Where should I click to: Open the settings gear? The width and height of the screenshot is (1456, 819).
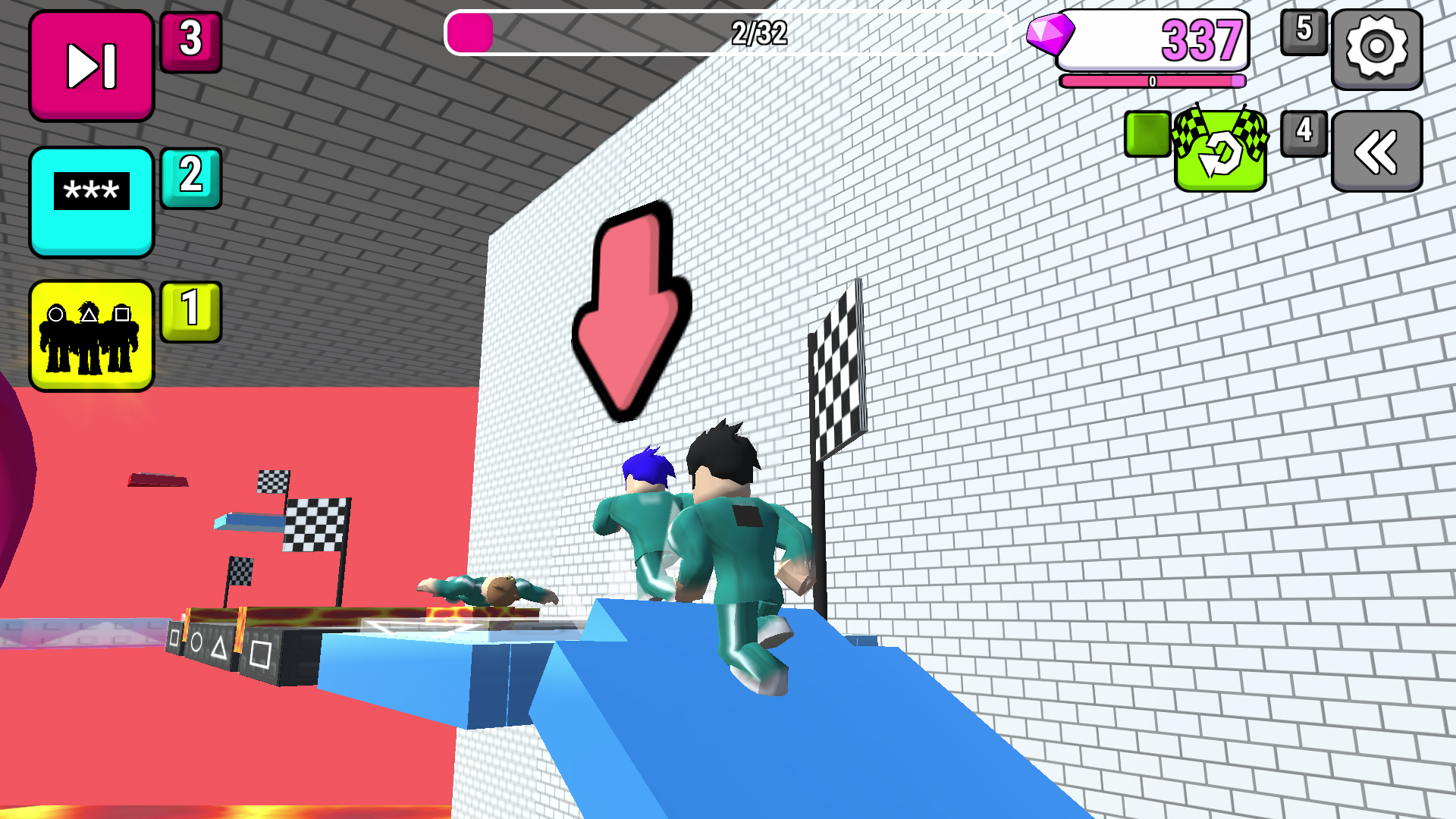click(x=1377, y=48)
